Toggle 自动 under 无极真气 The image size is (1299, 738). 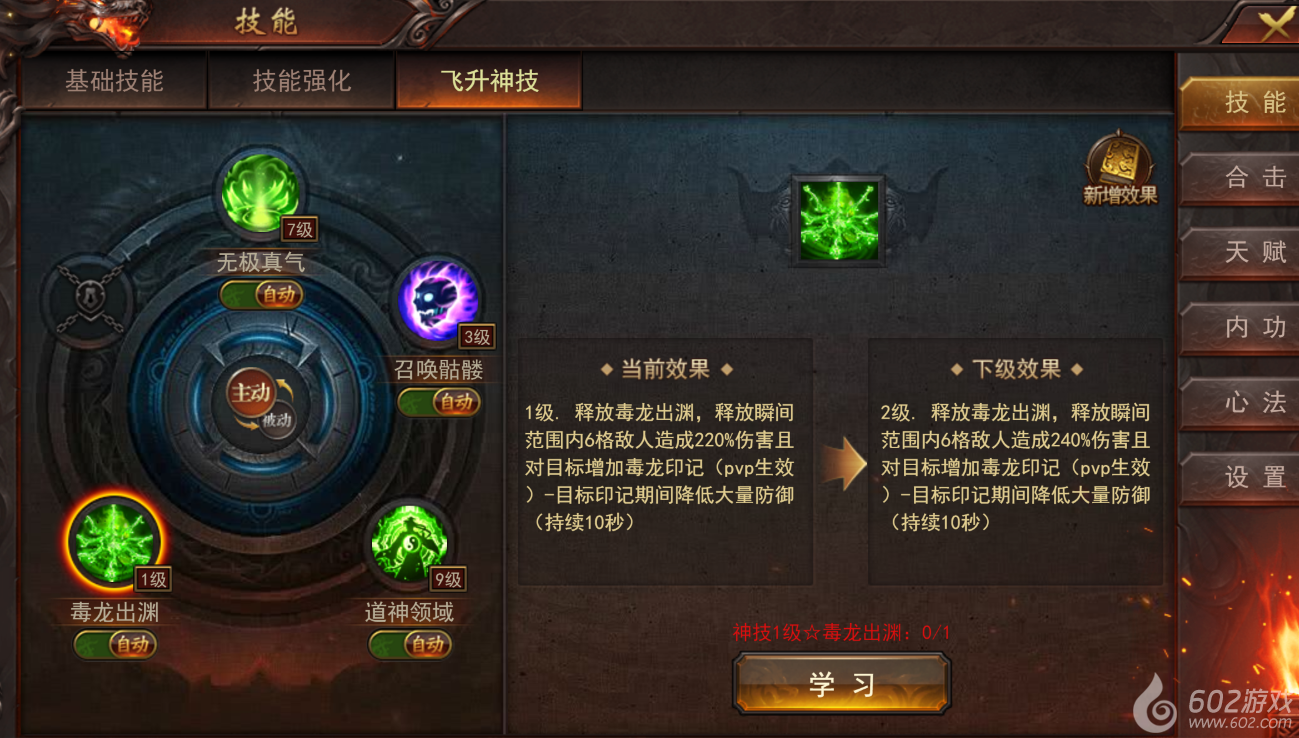[261, 295]
